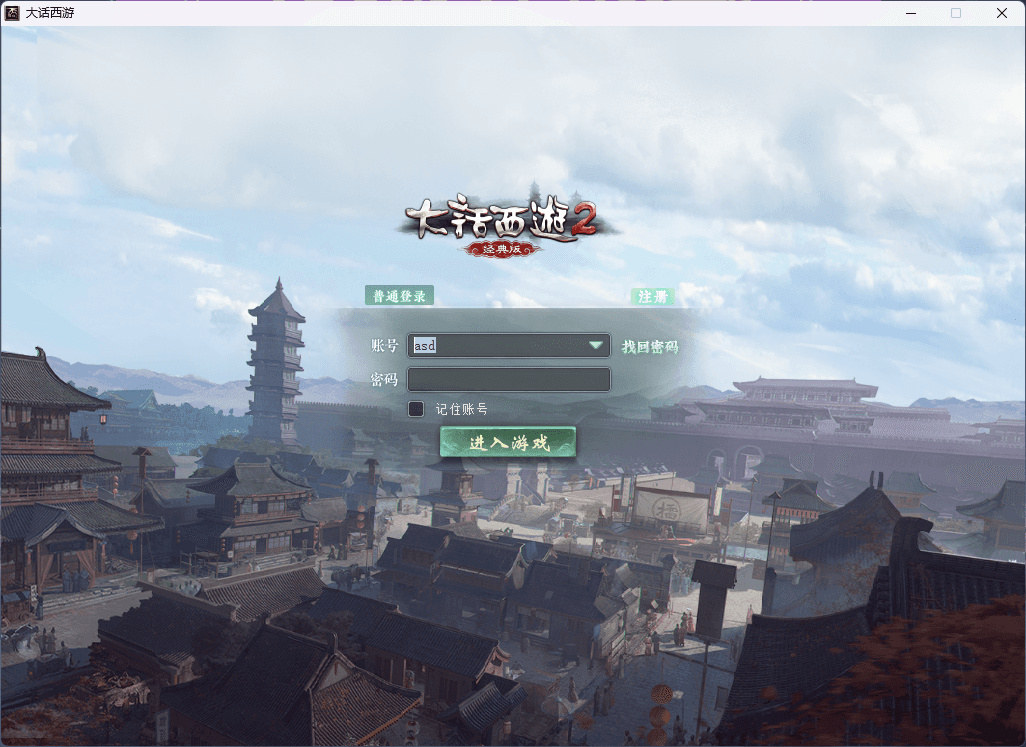Select the 普通登录 login tab
Viewport: 1026px width, 747px height.
tap(399, 296)
